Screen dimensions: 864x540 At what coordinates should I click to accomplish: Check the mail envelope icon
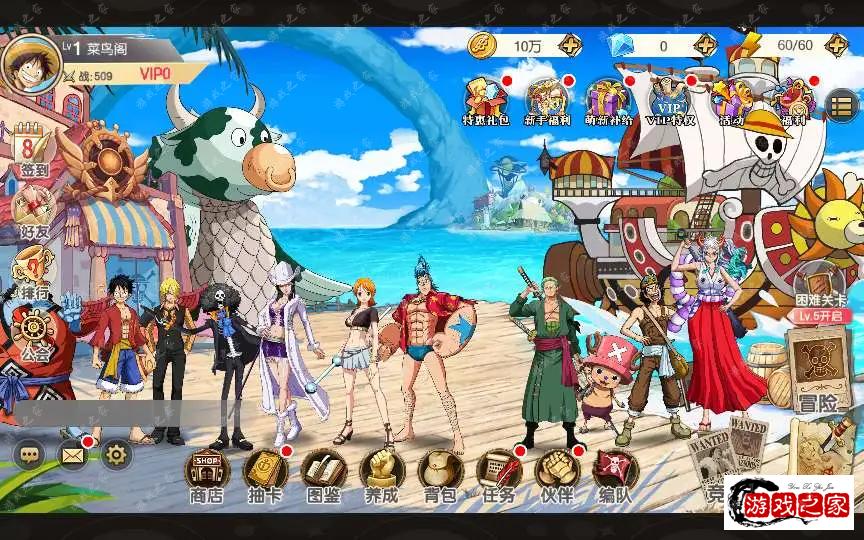click(73, 455)
